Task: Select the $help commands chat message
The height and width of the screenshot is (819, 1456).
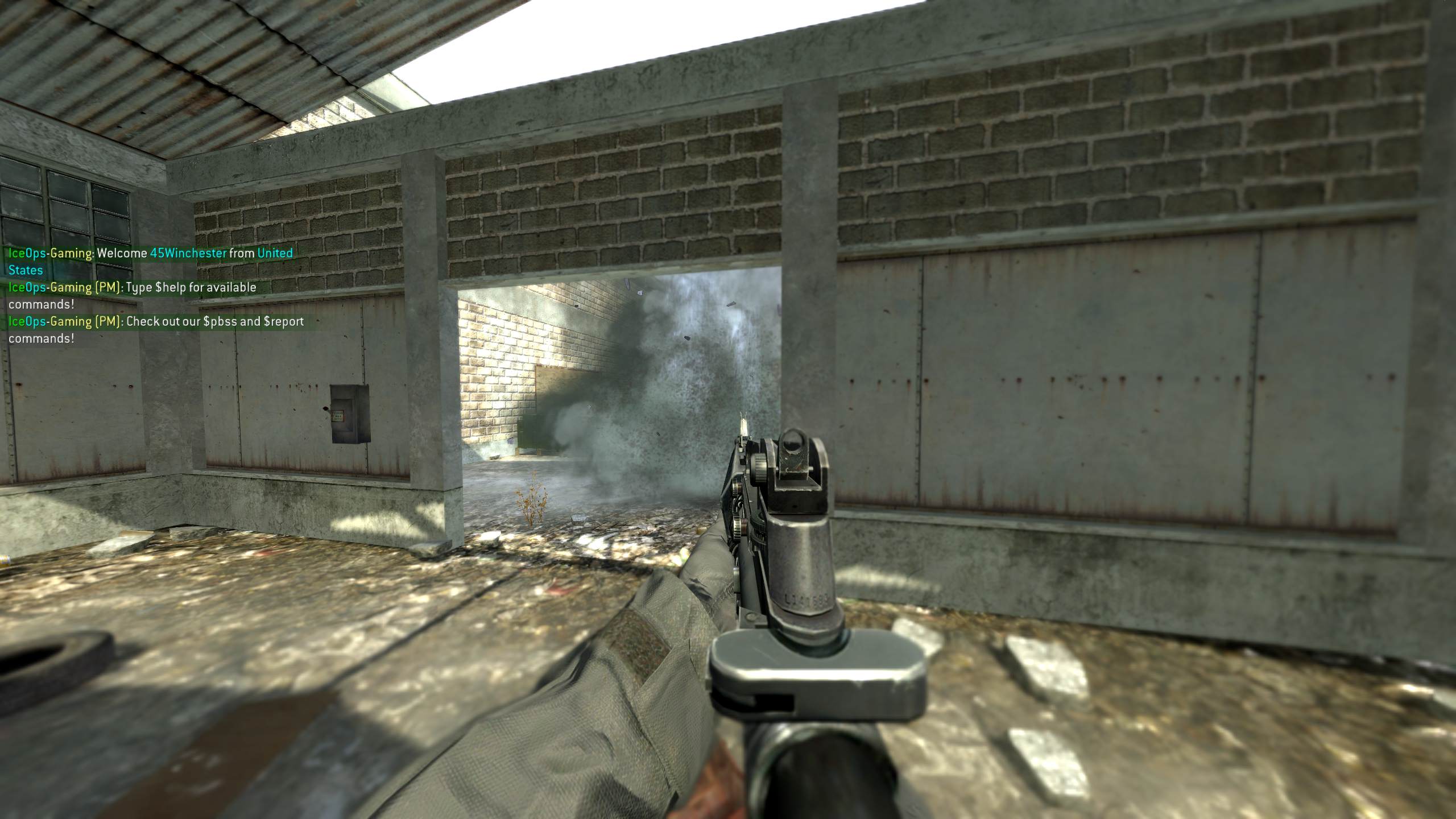Action: pos(133,295)
